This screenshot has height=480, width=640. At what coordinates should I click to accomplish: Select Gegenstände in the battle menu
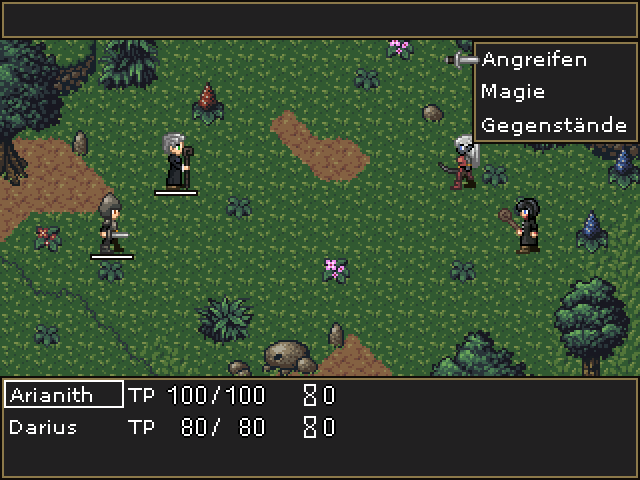coord(554,125)
